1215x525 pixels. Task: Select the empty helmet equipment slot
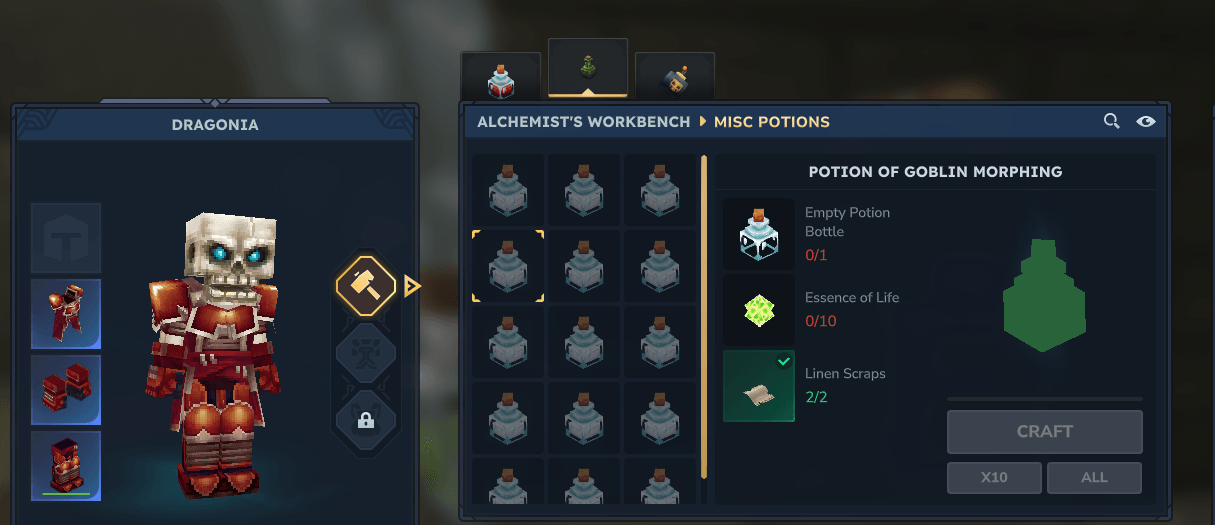coord(66,238)
